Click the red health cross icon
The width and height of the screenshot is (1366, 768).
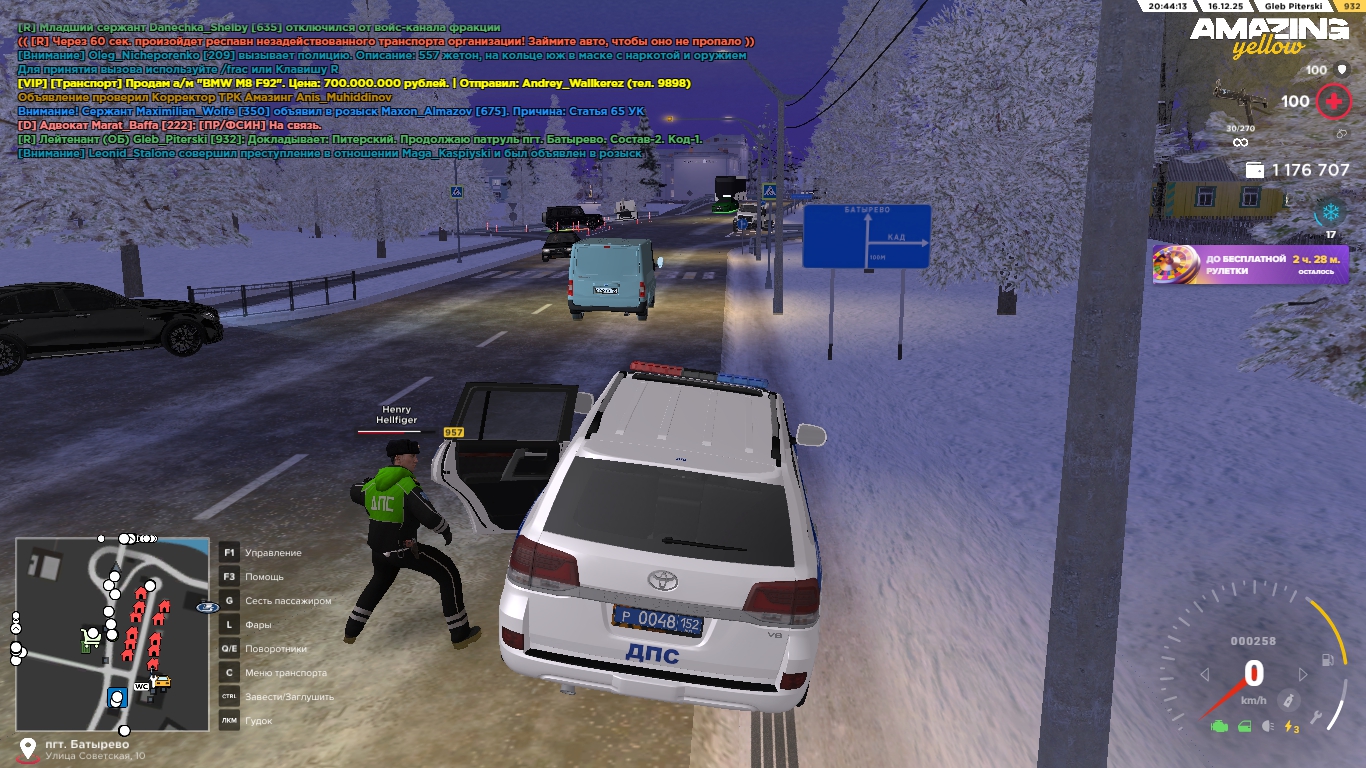tap(1332, 101)
